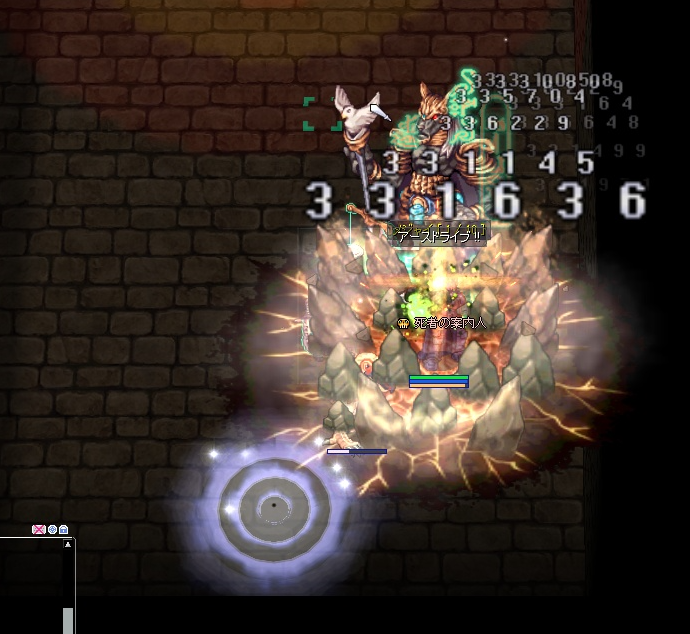Toggle the chat window lock icon
The width and height of the screenshot is (690, 634).
[64, 529]
